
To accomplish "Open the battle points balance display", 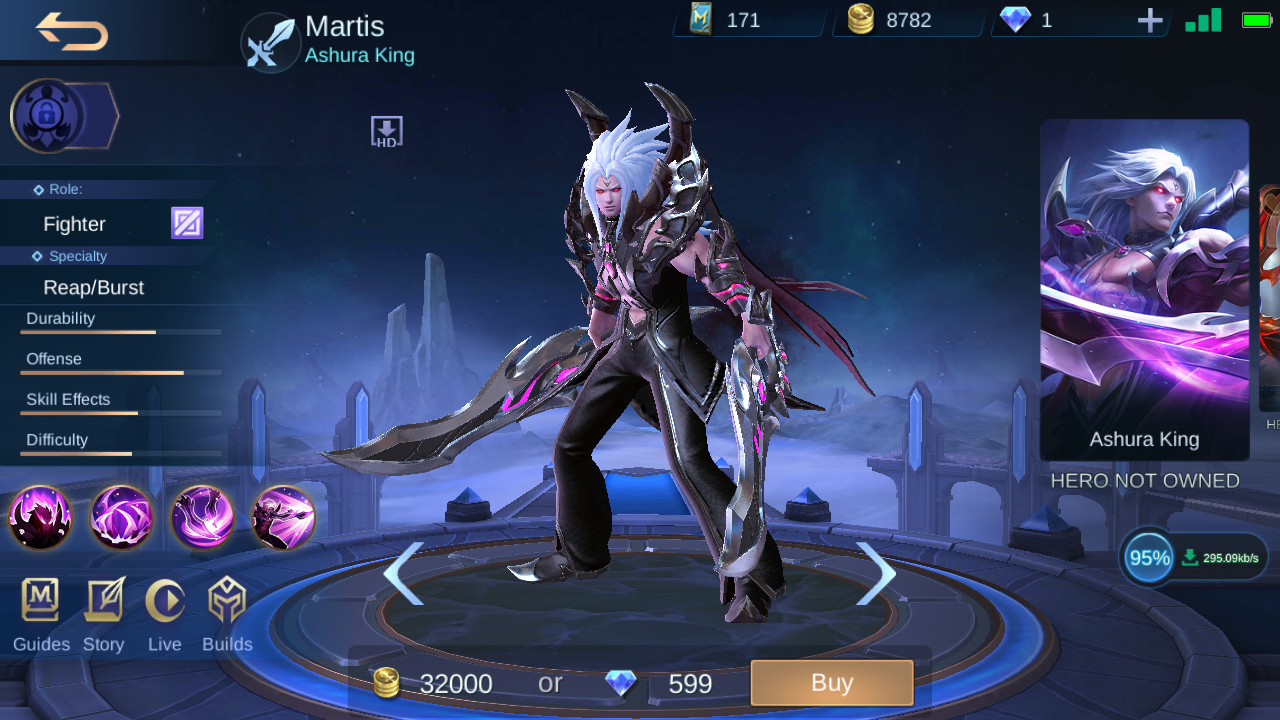I will pyautogui.click(x=745, y=19).
